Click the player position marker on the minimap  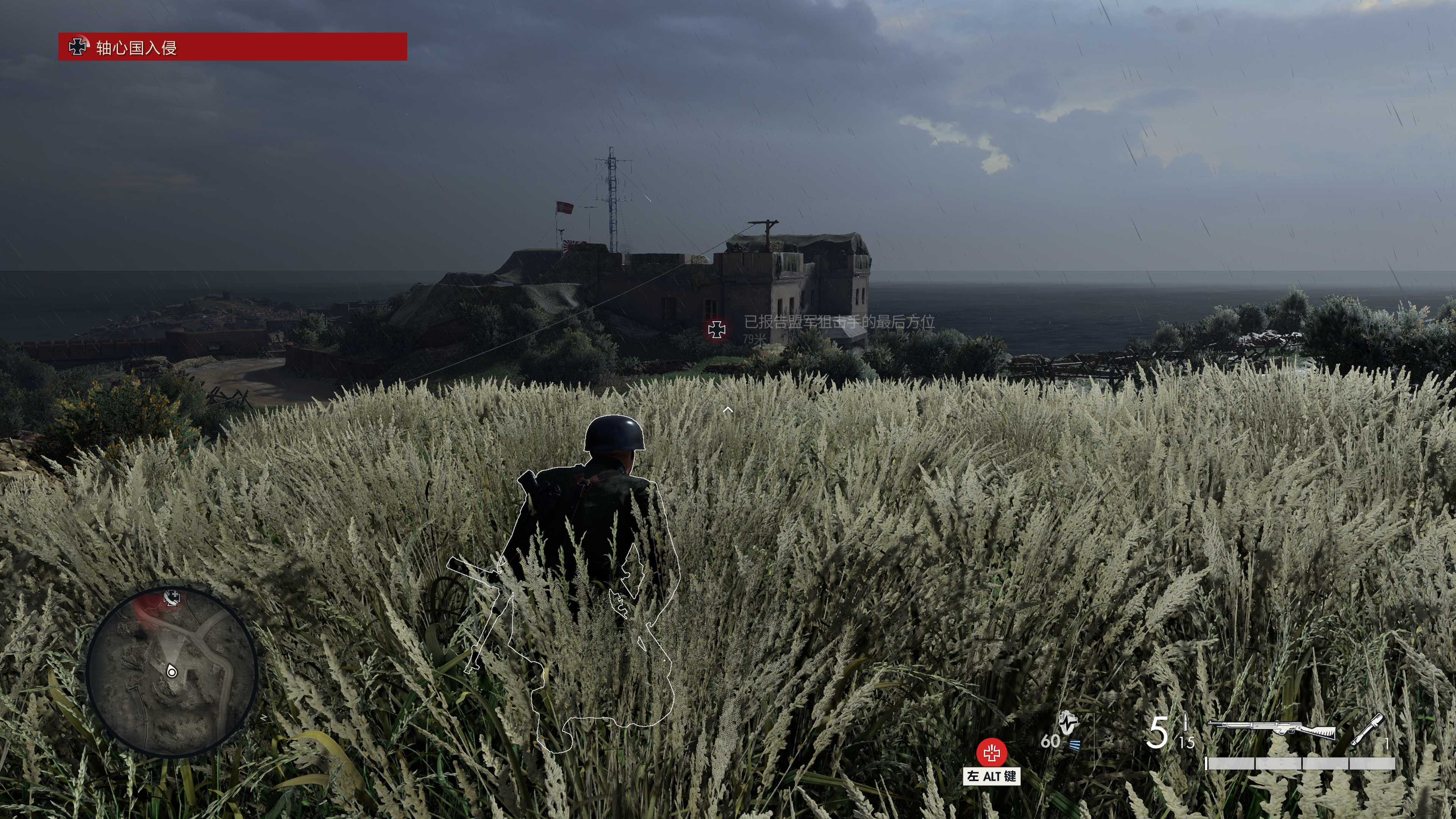tap(172, 672)
